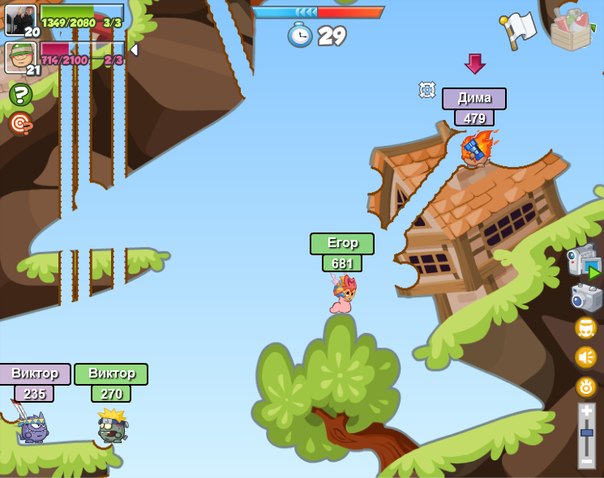The height and width of the screenshot is (478, 604).
Task: Toggle the orange sound speaker button
Action: tap(586, 357)
